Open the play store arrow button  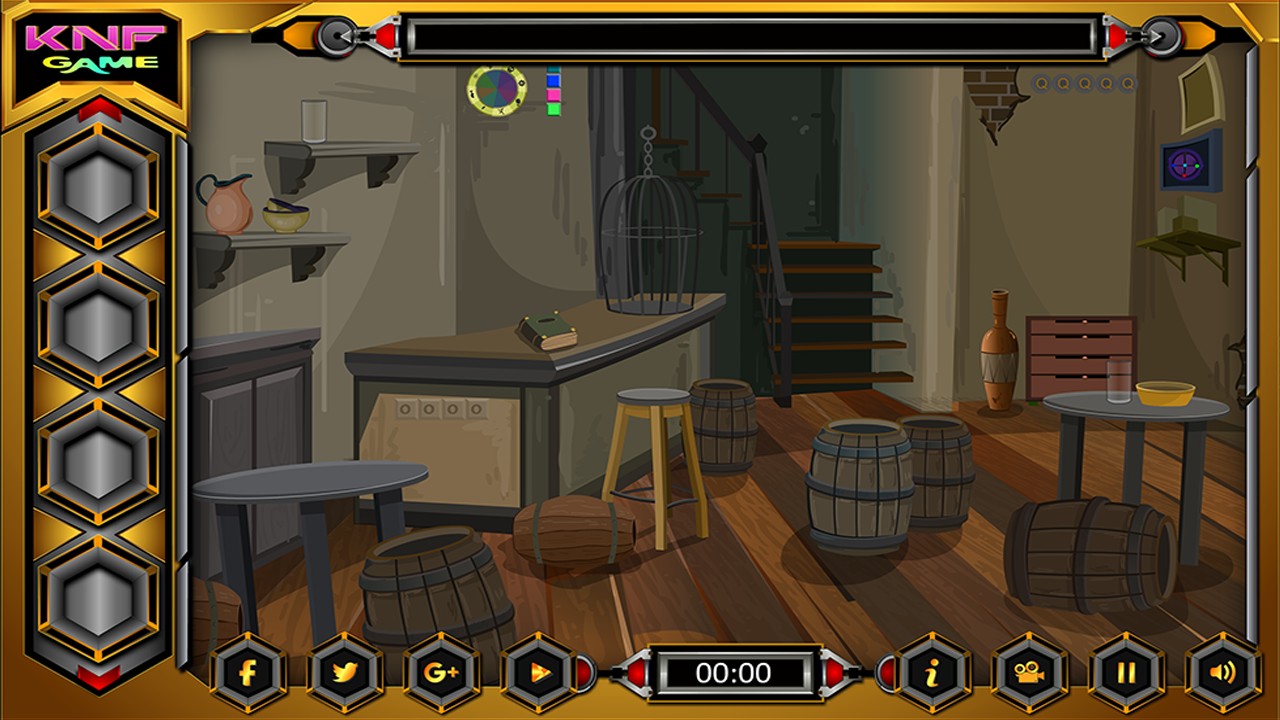click(x=538, y=672)
